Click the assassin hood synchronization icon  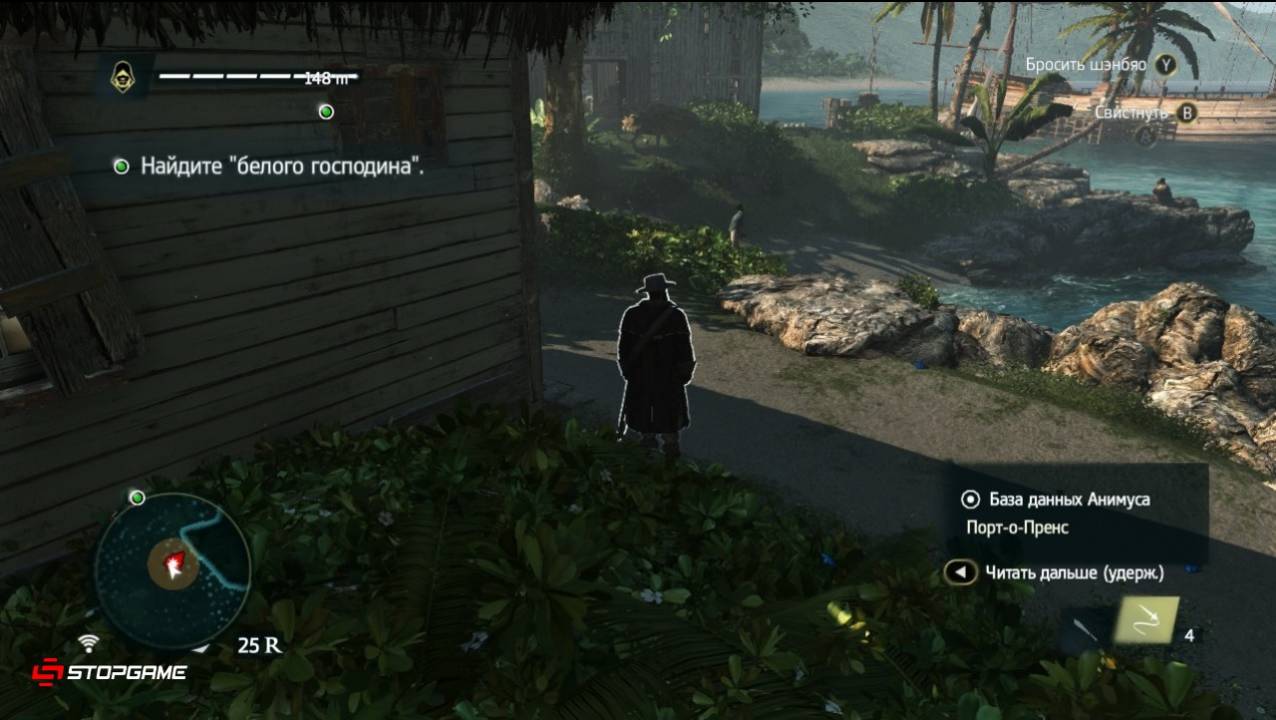tap(125, 77)
